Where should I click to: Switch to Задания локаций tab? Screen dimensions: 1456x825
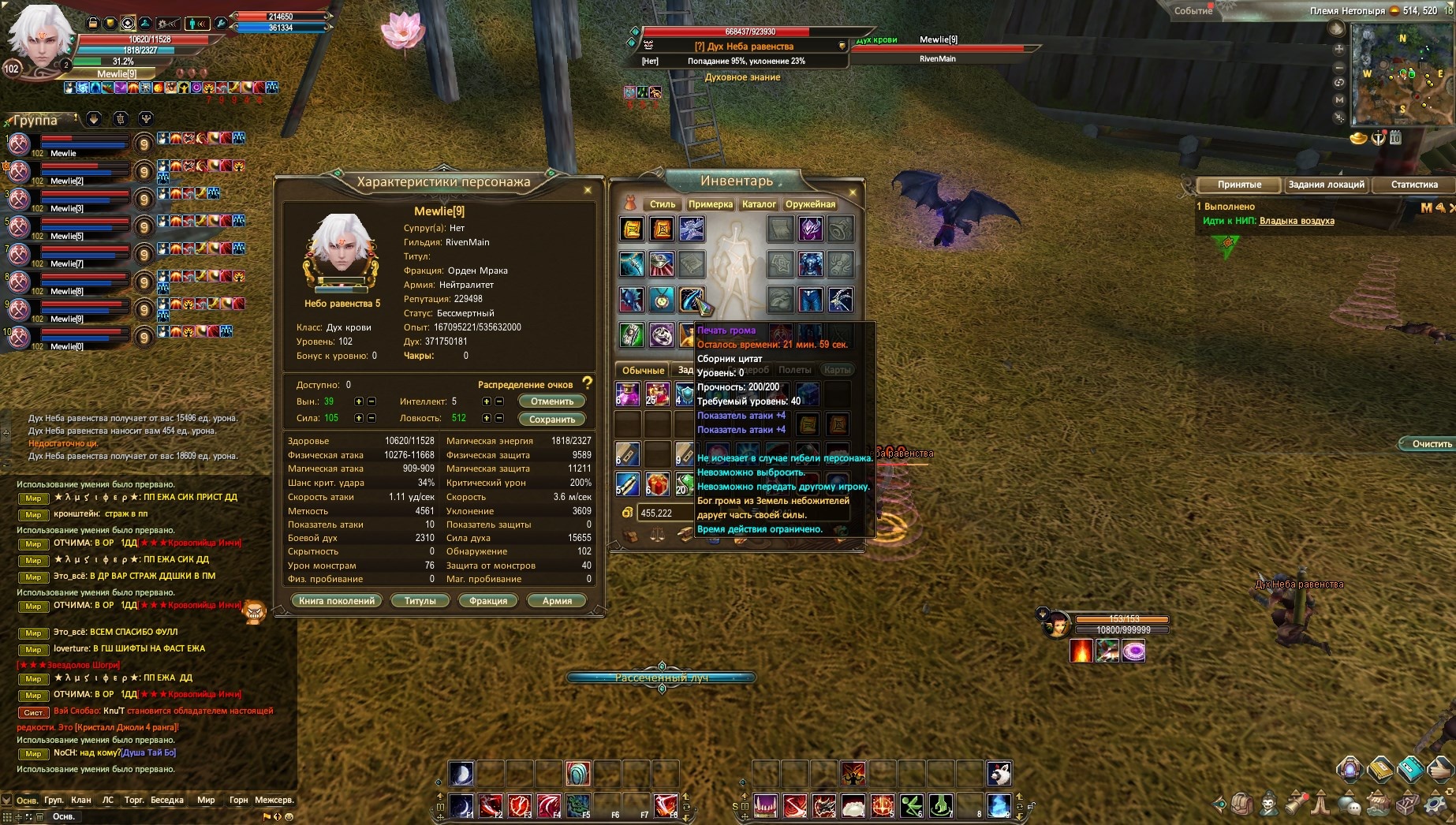coord(1326,185)
